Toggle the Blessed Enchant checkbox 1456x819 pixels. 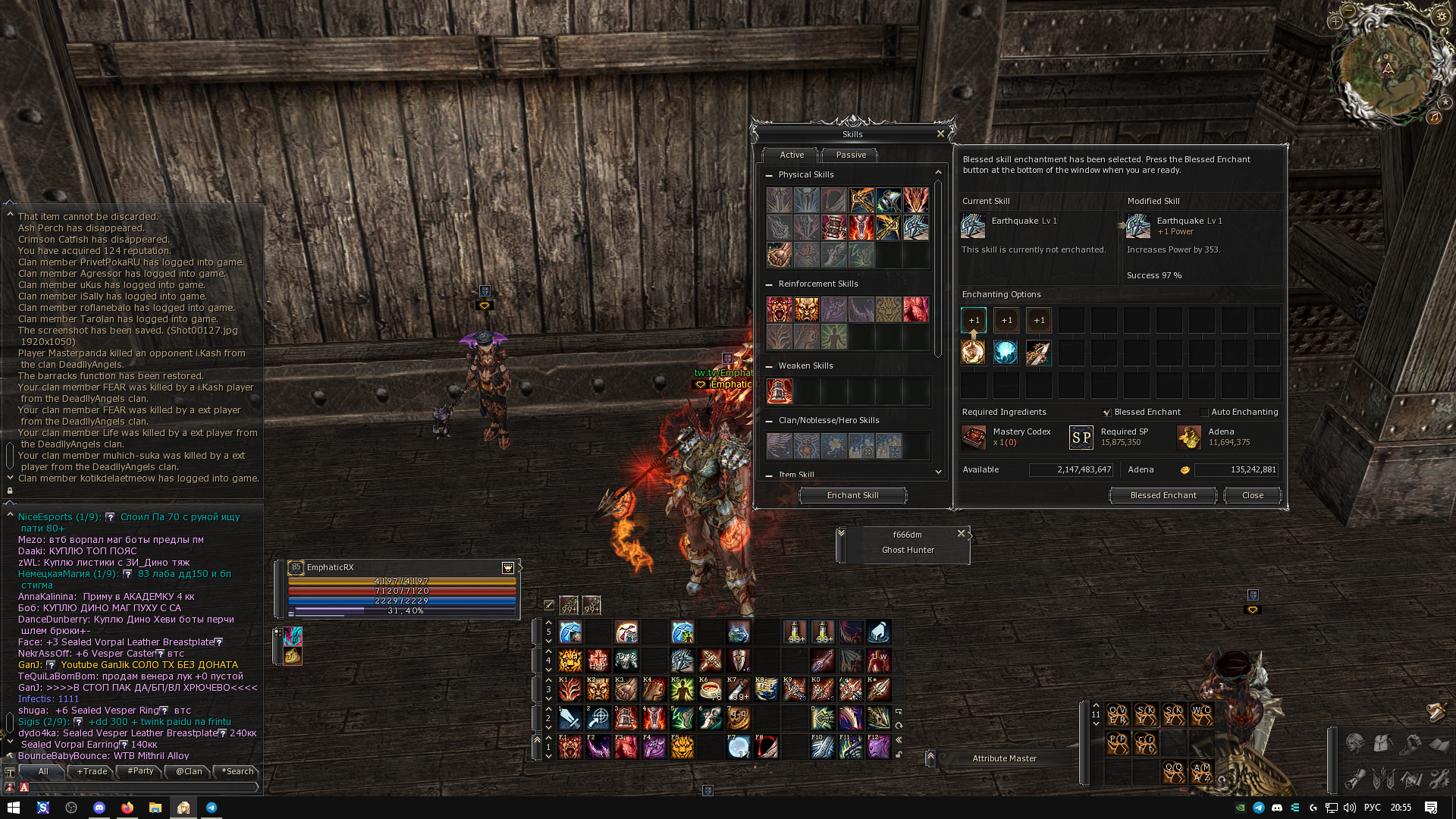pyautogui.click(x=1107, y=413)
